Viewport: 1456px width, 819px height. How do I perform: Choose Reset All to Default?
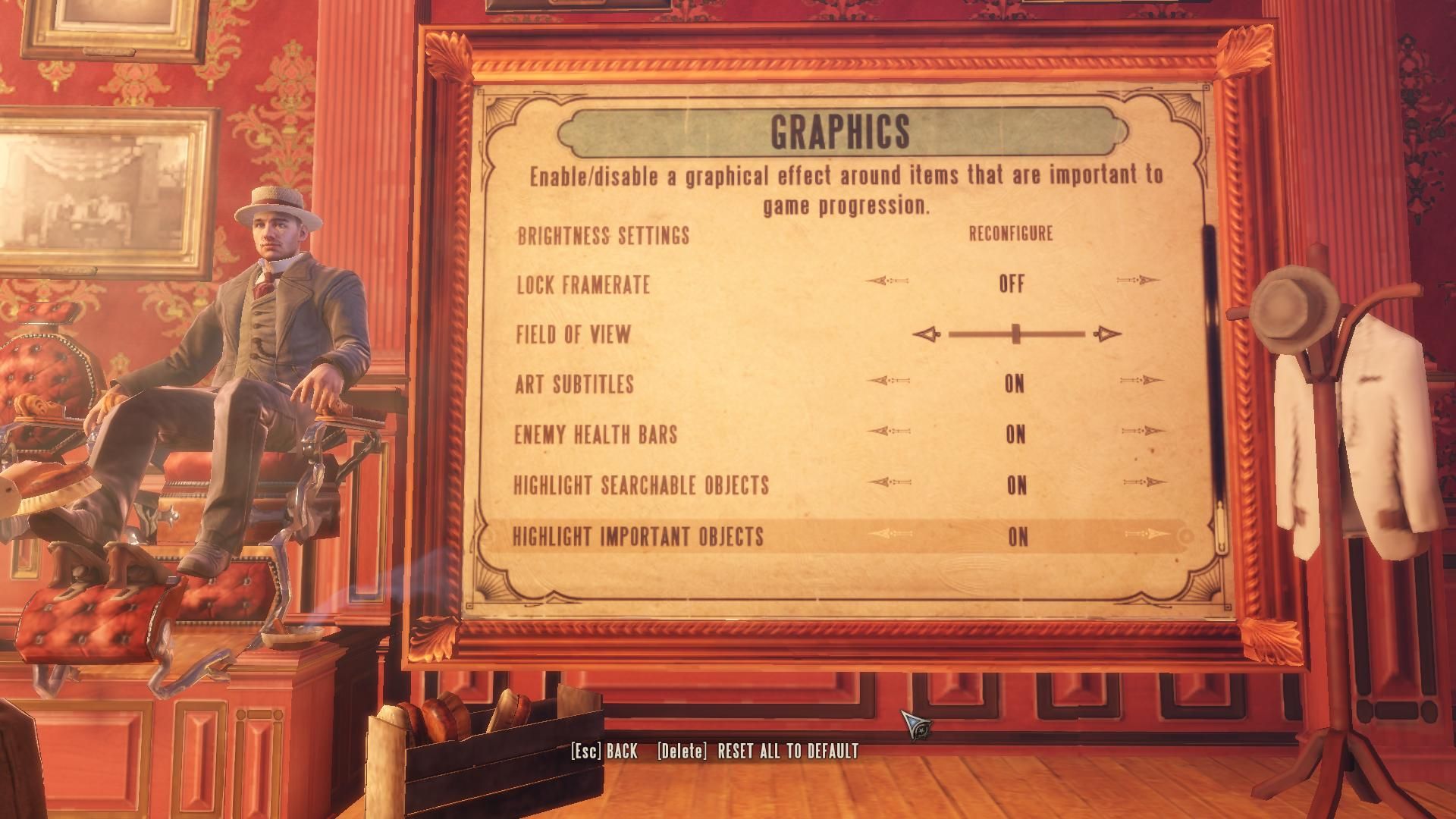[758, 751]
